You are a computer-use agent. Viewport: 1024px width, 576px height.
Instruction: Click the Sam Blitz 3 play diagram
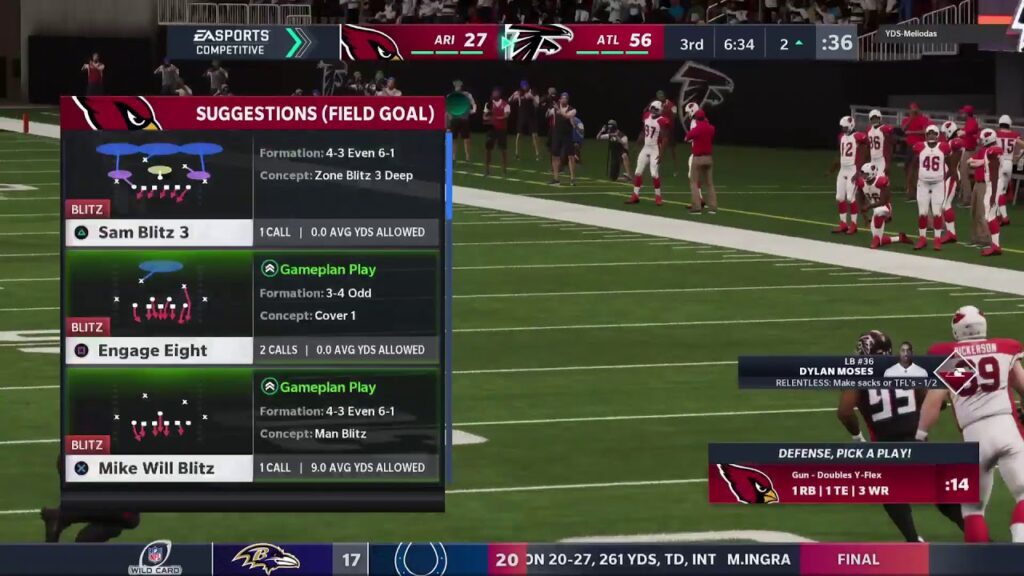coord(160,170)
